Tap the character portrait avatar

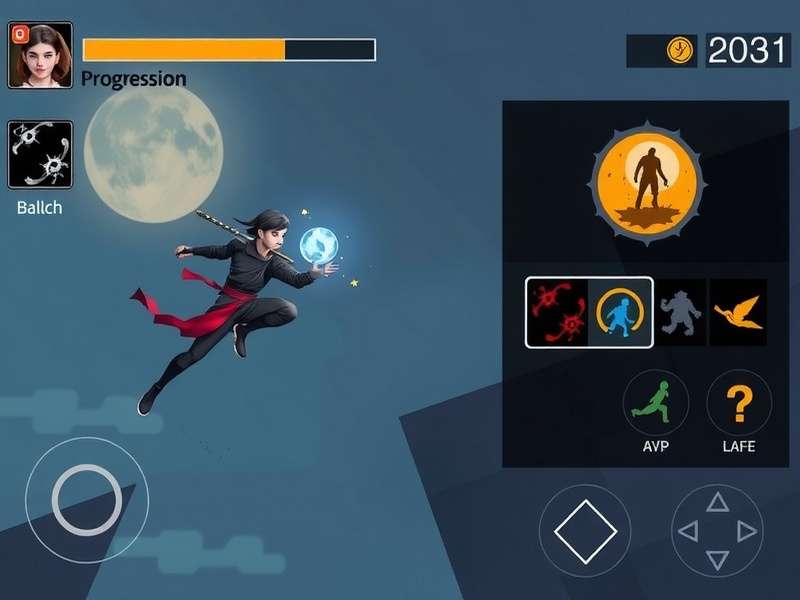(x=40, y=55)
